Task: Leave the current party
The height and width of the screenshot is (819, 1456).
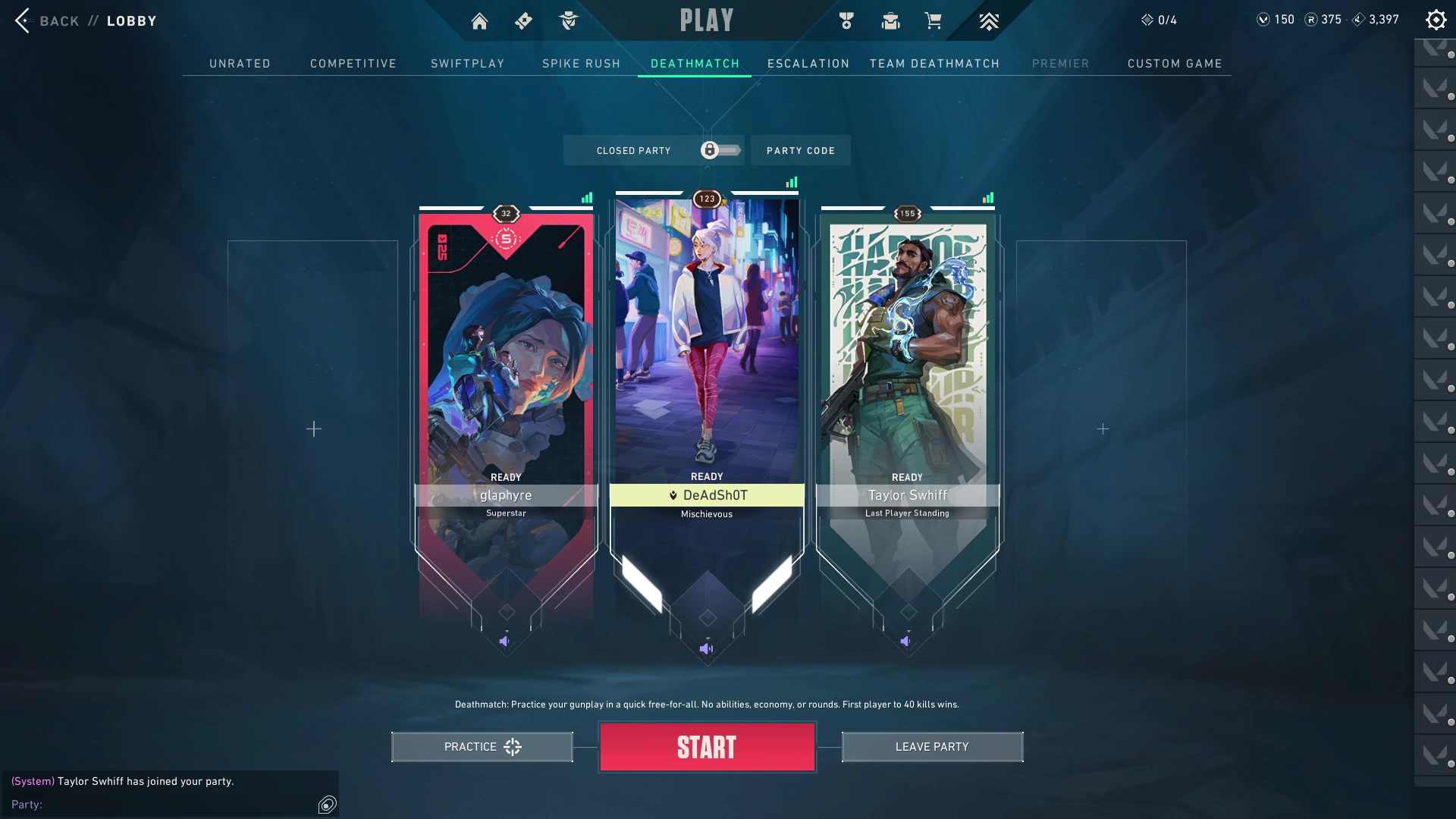Action: click(932, 747)
